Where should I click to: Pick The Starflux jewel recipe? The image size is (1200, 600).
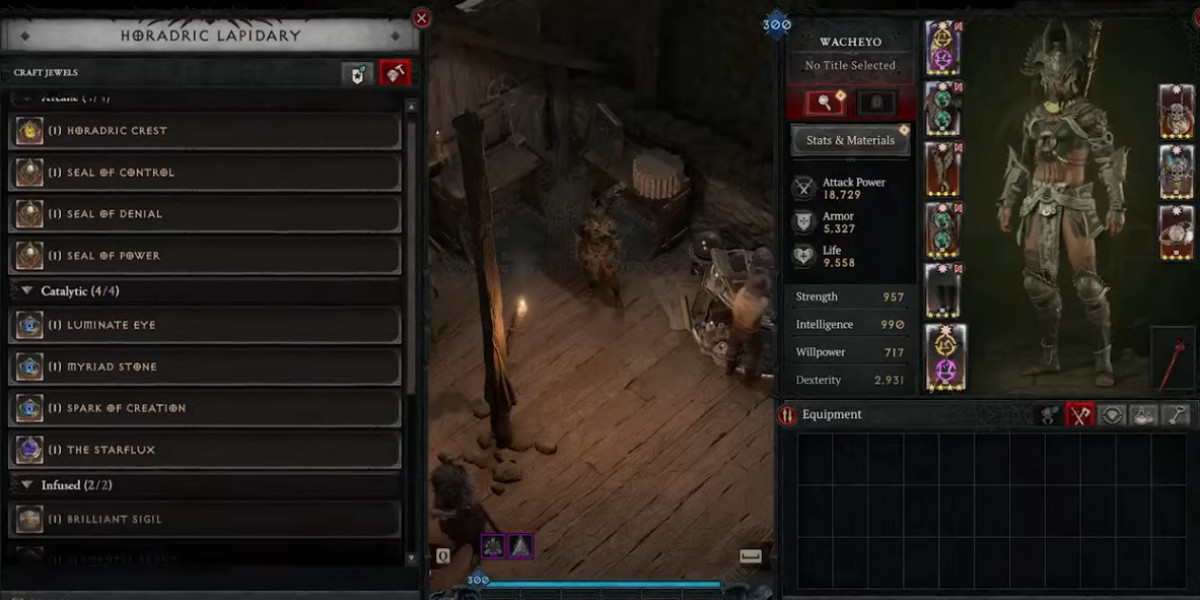tap(205, 450)
